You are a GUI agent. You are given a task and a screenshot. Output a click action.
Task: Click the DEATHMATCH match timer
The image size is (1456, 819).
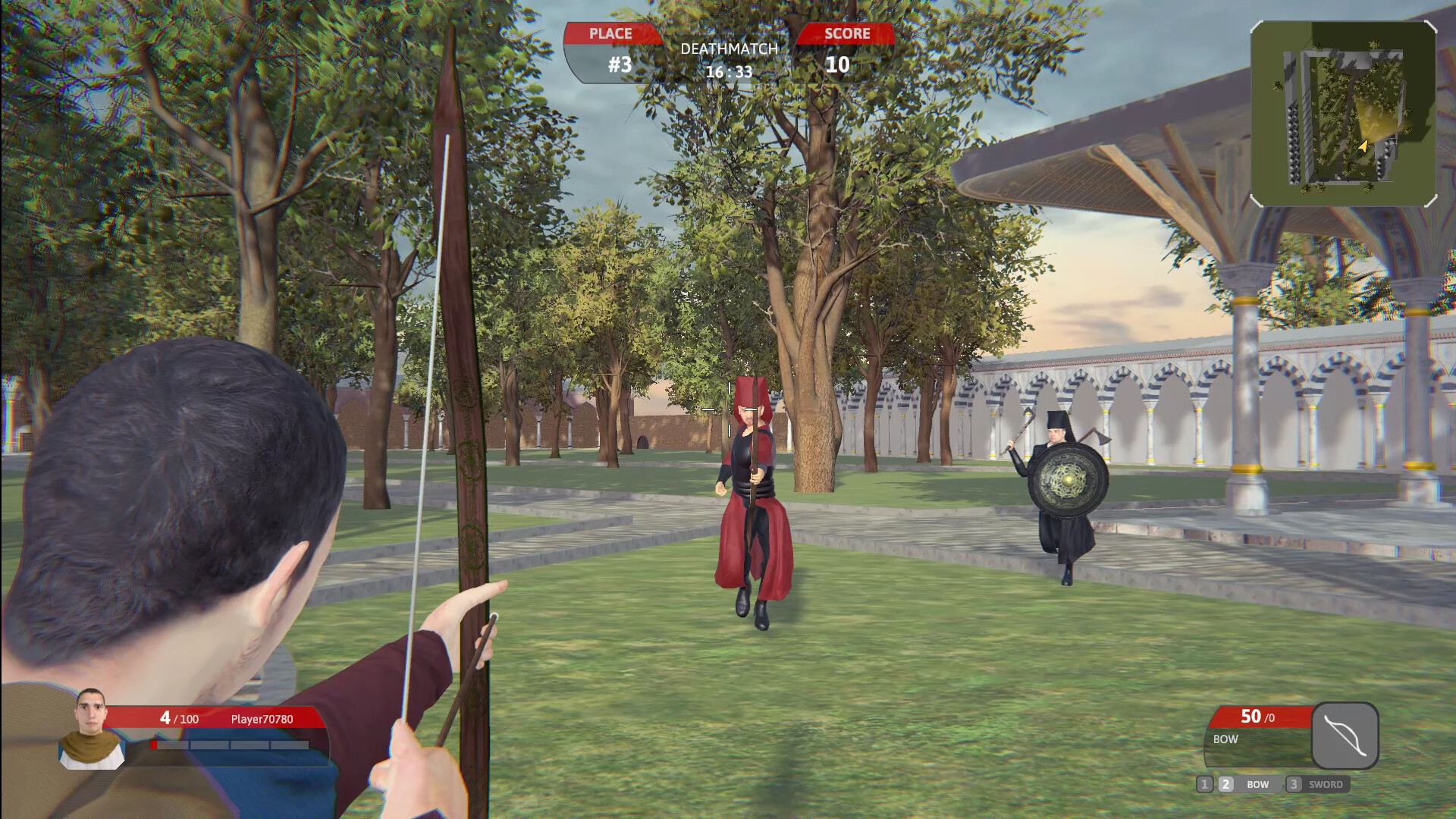[729, 61]
